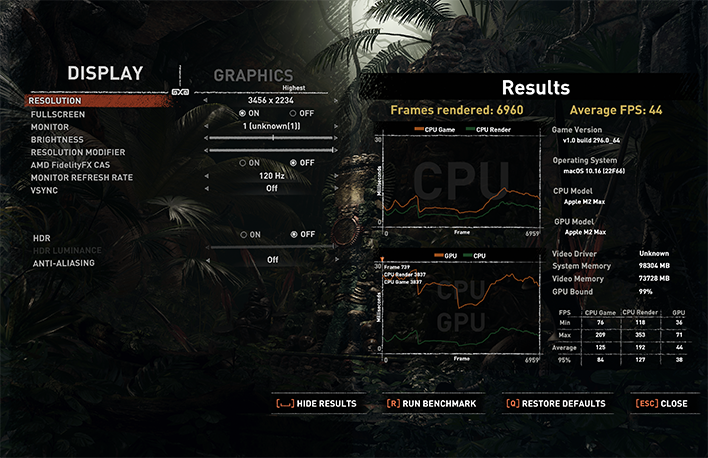
Task: Enable AMD FidelityFX CAS
Action: pos(242,163)
